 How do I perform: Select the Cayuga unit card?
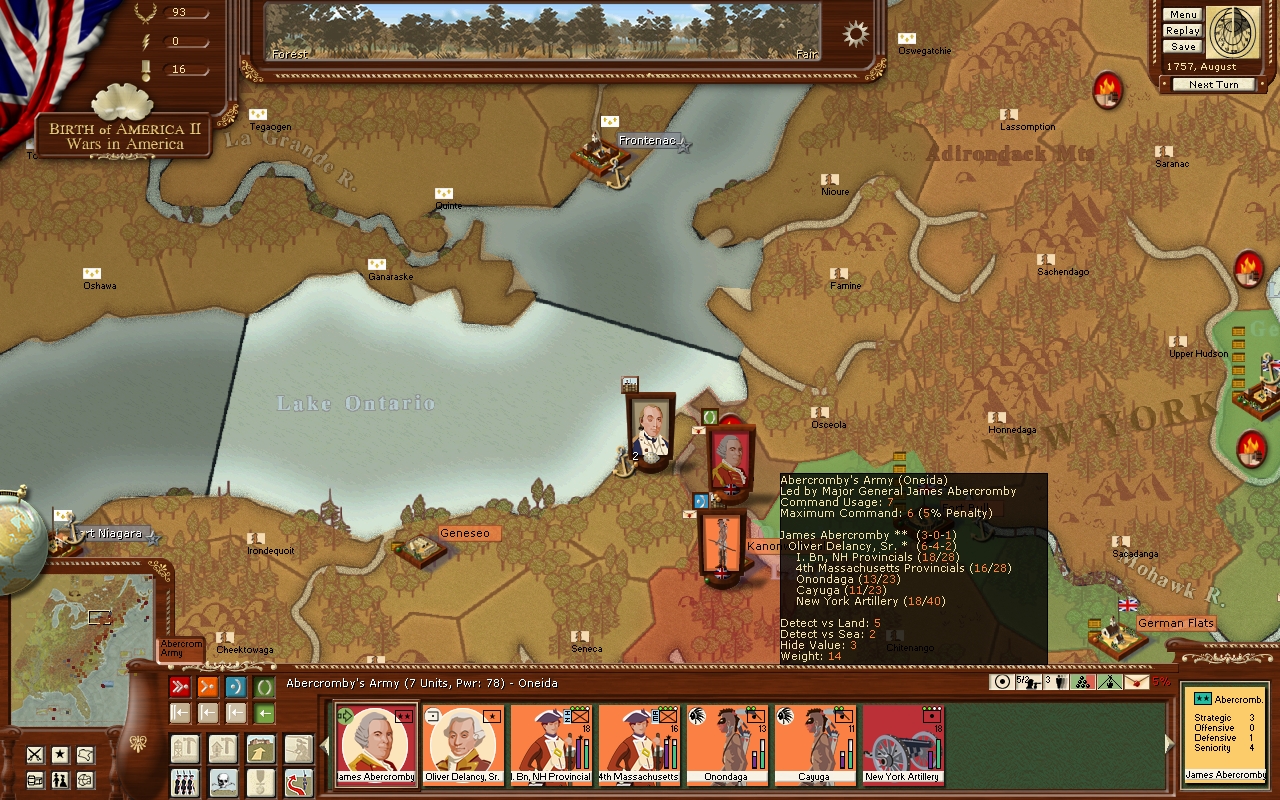click(x=814, y=745)
